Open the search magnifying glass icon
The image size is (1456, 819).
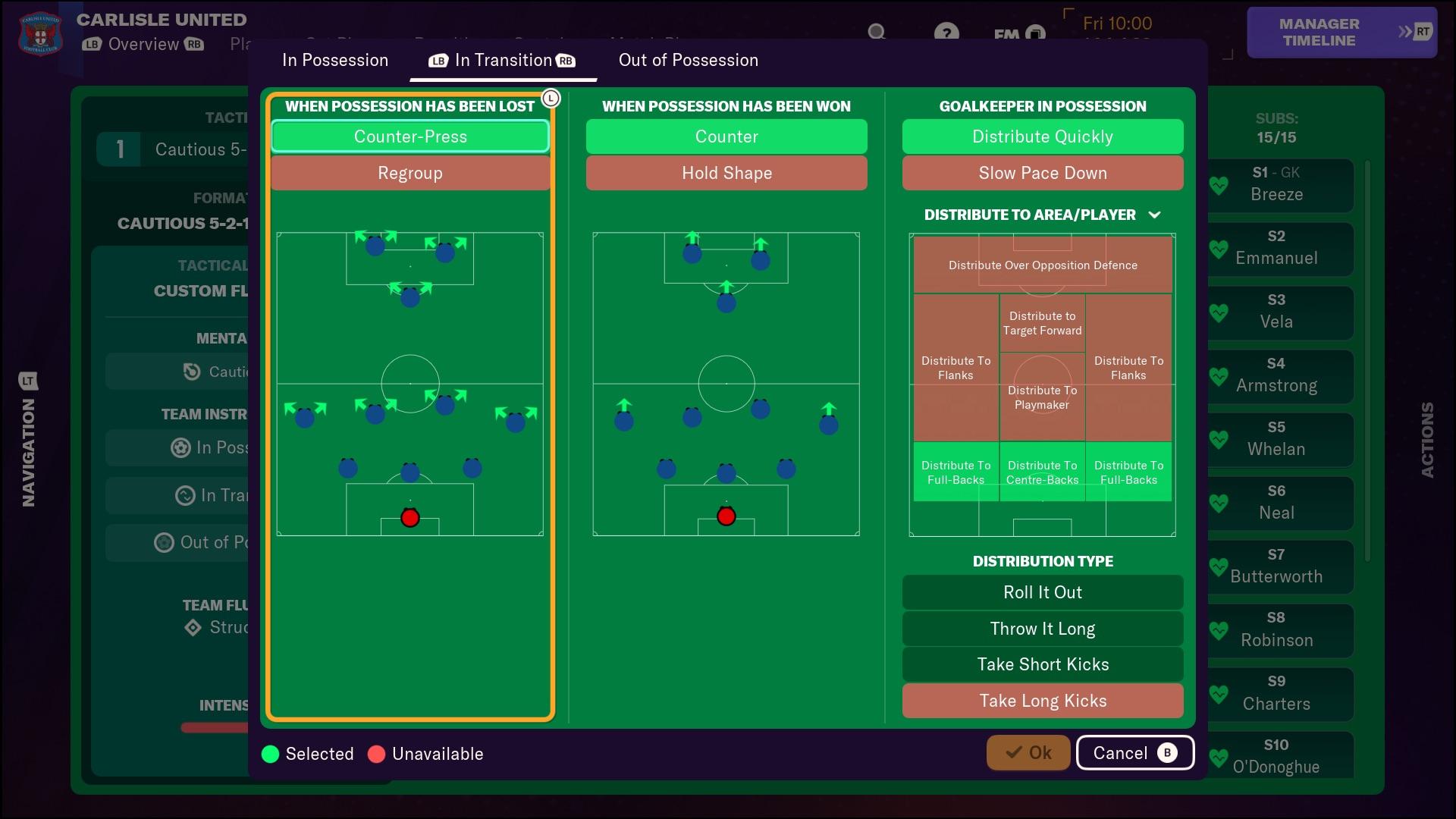877,33
